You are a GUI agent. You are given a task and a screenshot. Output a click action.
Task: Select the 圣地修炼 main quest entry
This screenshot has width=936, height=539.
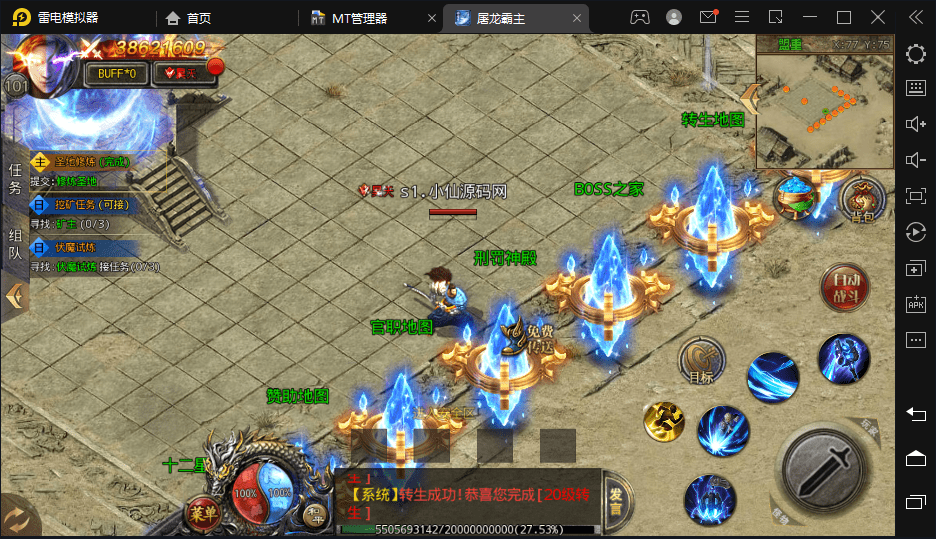[85, 162]
